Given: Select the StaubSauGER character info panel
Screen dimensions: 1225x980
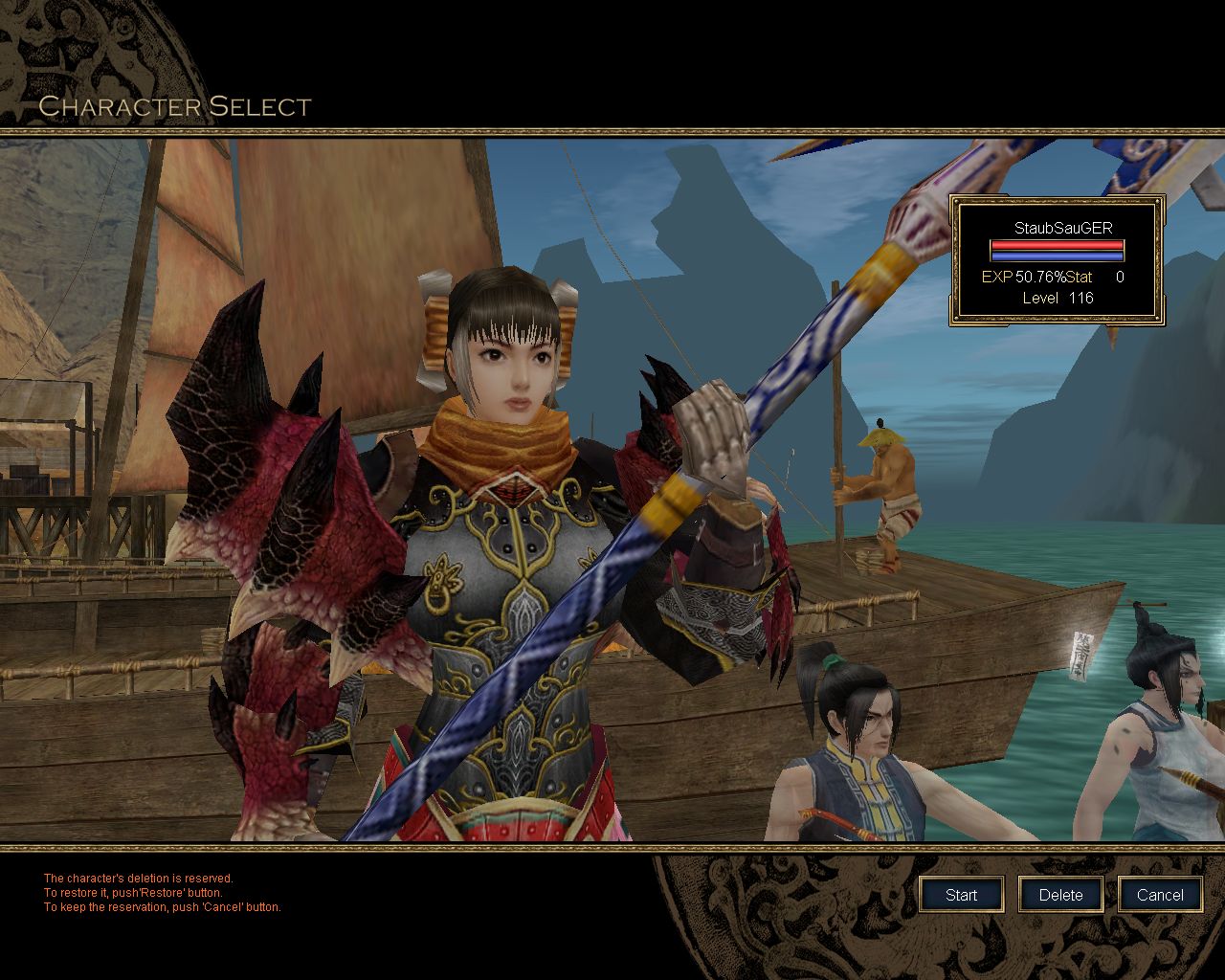Looking at the screenshot, I should tap(1057, 260).
